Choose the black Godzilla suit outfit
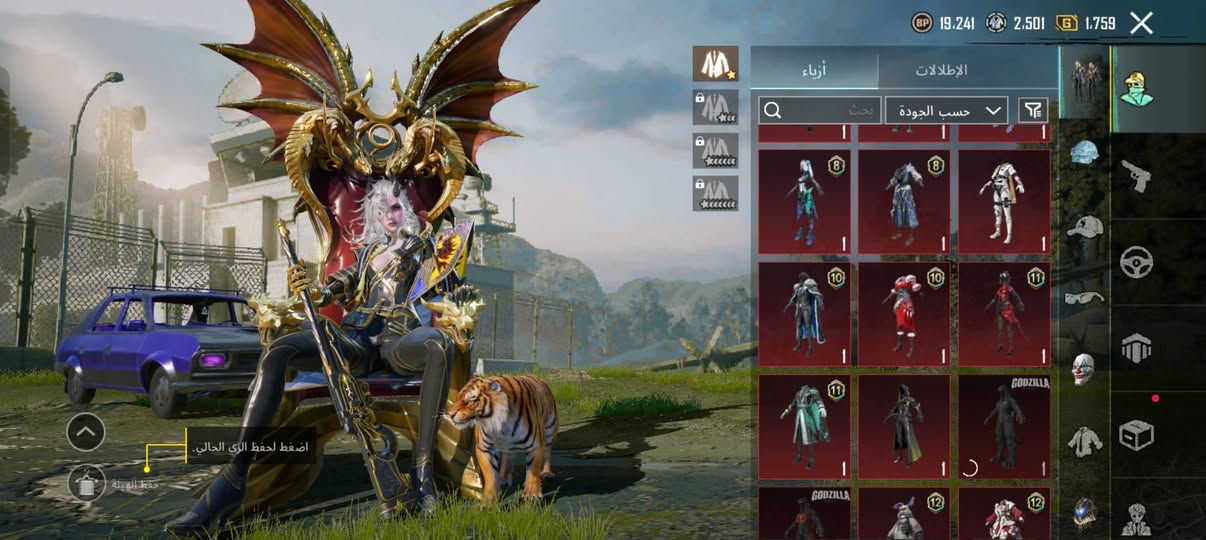Viewport: 1206px width, 540px height. click(x=1004, y=426)
